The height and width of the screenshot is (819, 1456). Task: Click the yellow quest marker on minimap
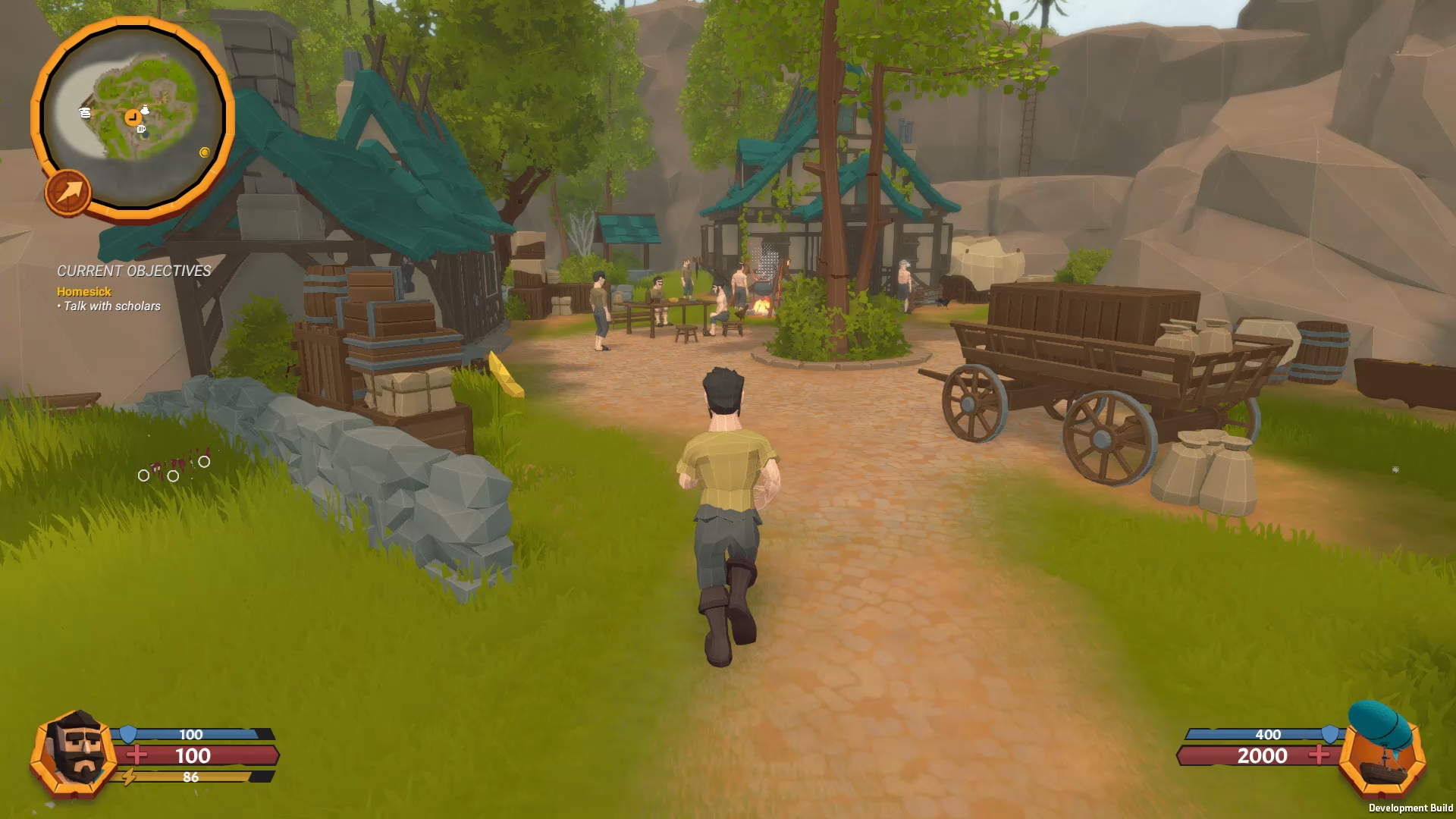(204, 152)
